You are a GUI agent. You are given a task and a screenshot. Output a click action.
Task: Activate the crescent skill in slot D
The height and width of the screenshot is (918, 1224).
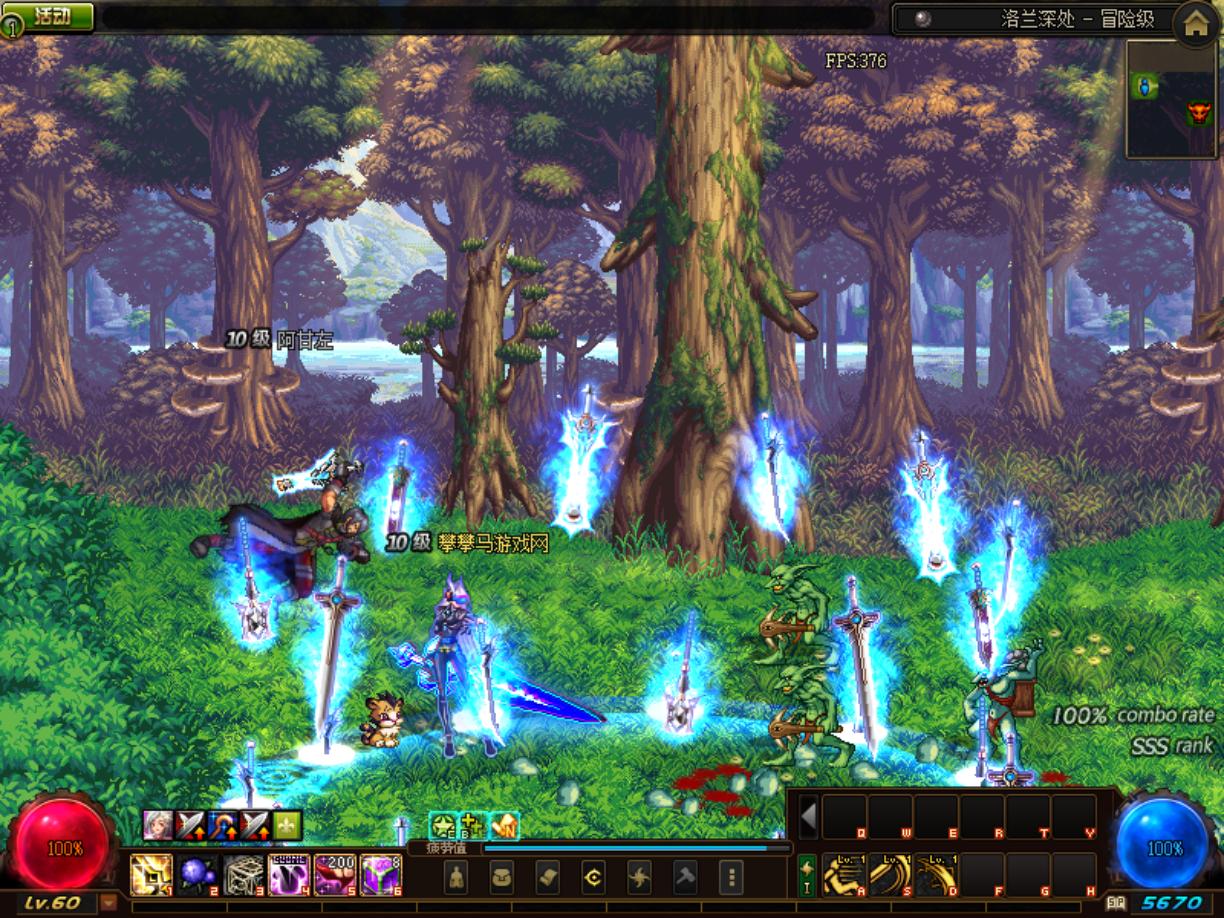pyautogui.click(x=936, y=875)
